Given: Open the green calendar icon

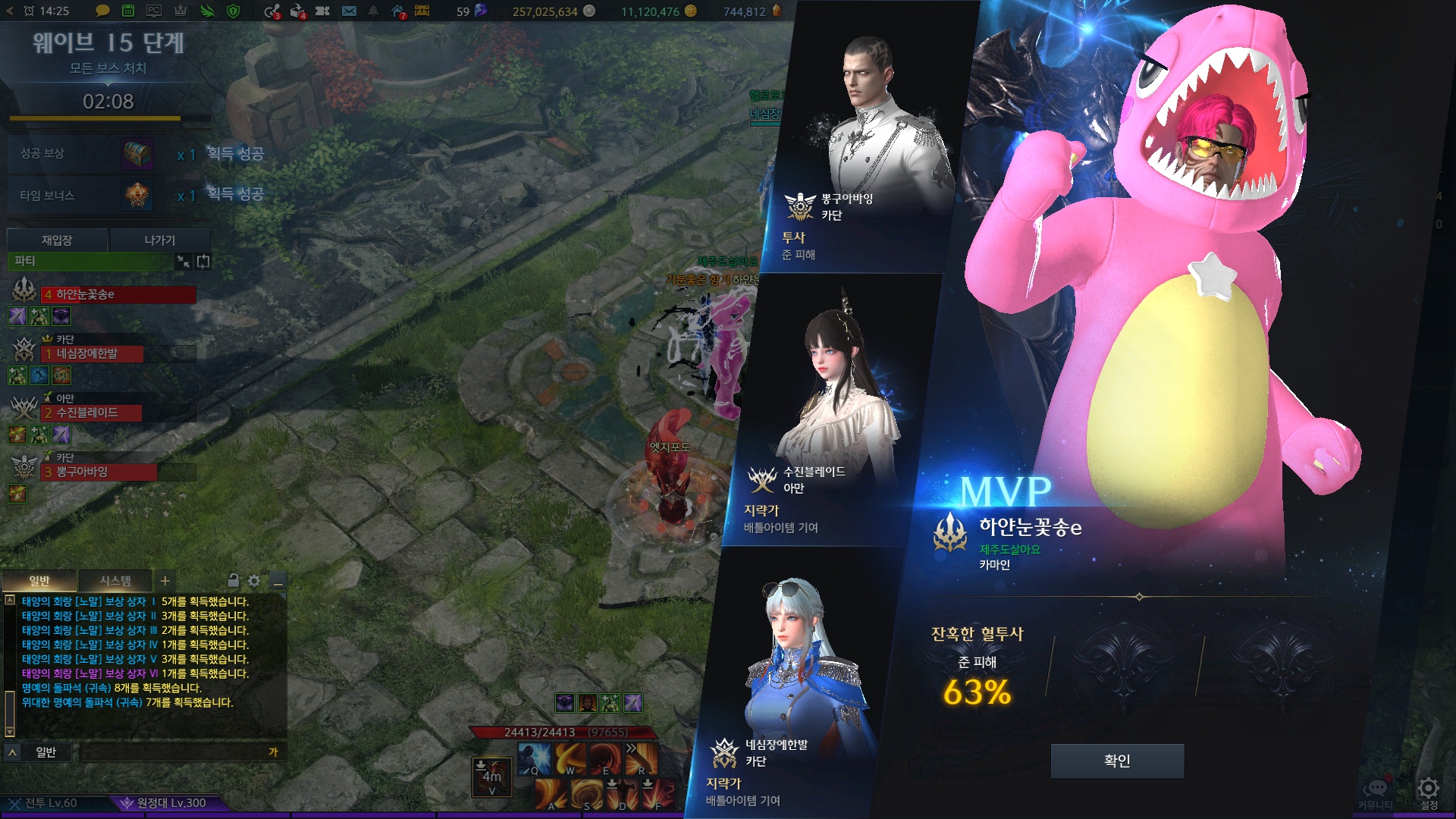Looking at the screenshot, I should 128,11.
